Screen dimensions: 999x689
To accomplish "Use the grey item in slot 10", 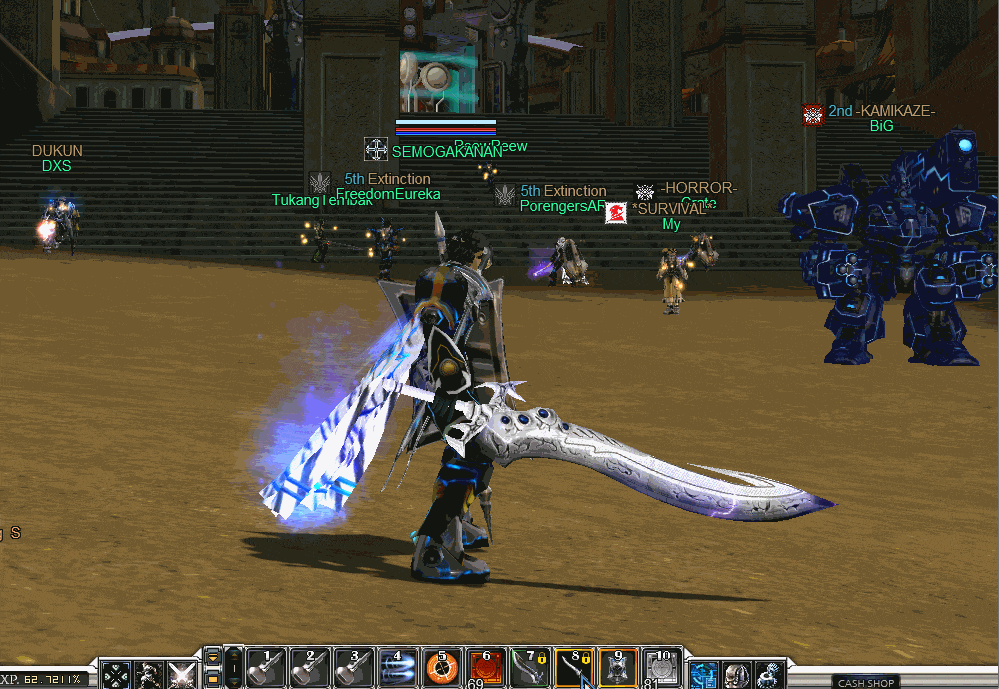I will (x=661, y=668).
